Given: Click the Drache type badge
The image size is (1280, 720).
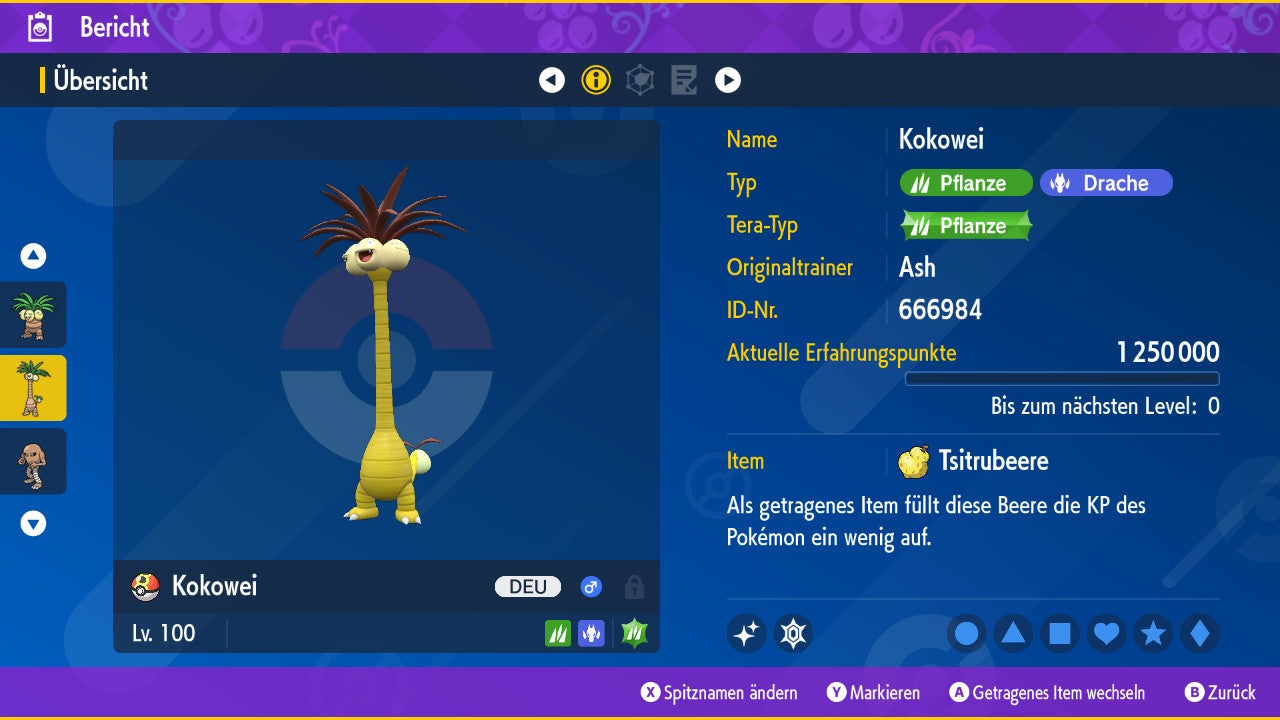Looking at the screenshot, I should click(x=1106, y=183).
